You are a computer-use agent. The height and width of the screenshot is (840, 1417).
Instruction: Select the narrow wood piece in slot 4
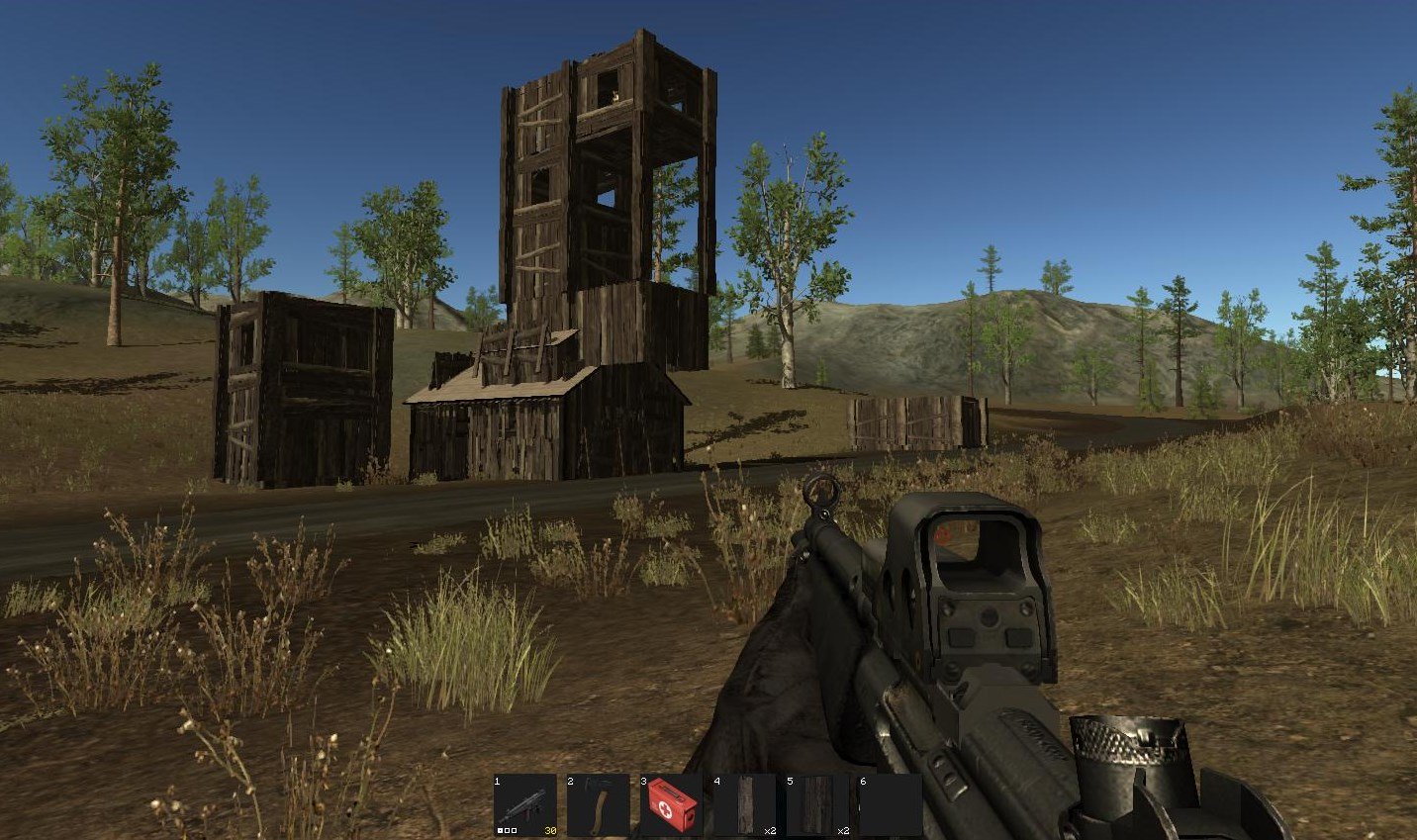tap(744, 805)
